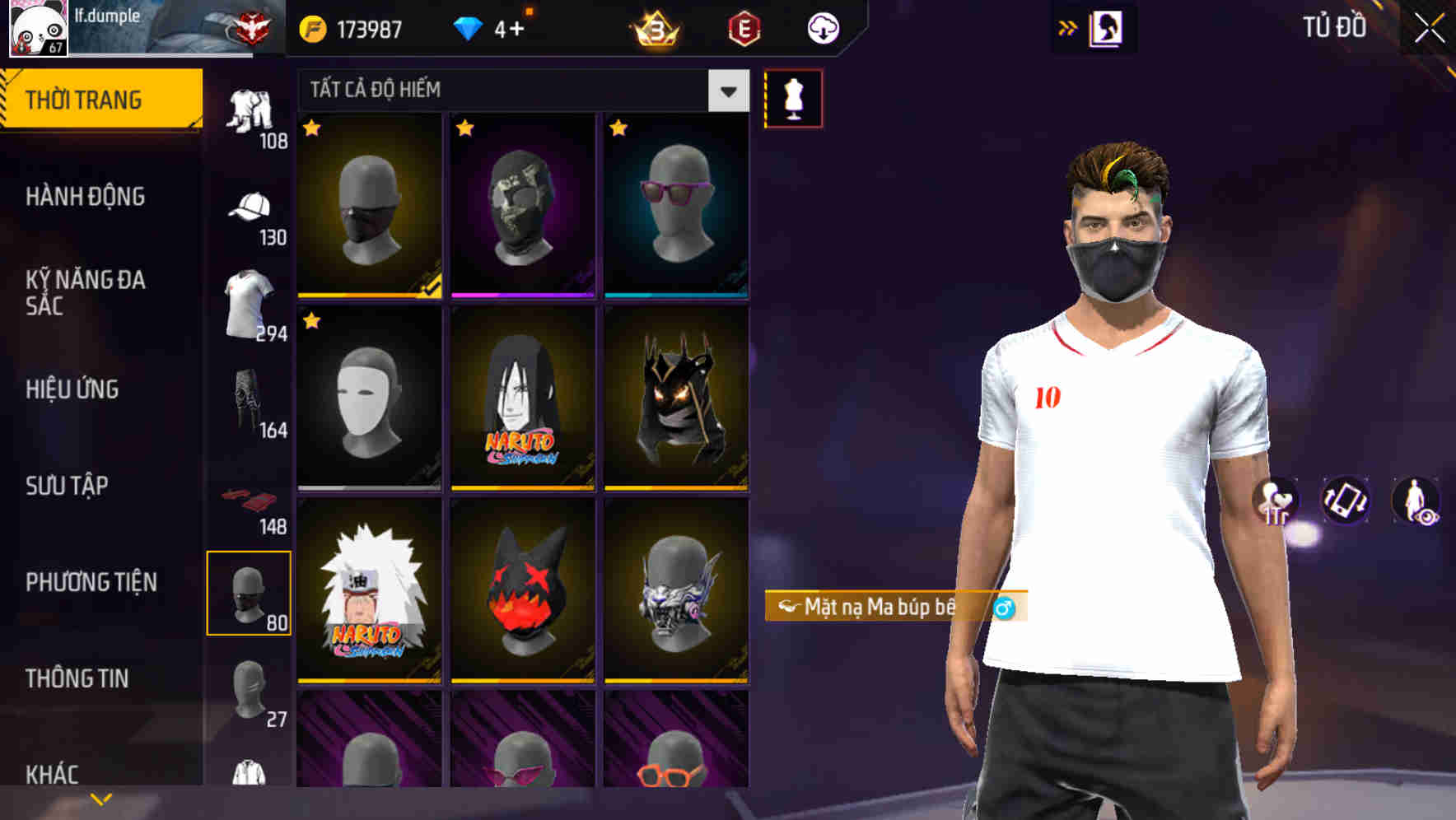Image resolution: width=1456 pixels, height=820 pixels.
Task: Switch to the HÀNH ĐỘNG tab
Action: pyautogui.click(x=86, y=197)
